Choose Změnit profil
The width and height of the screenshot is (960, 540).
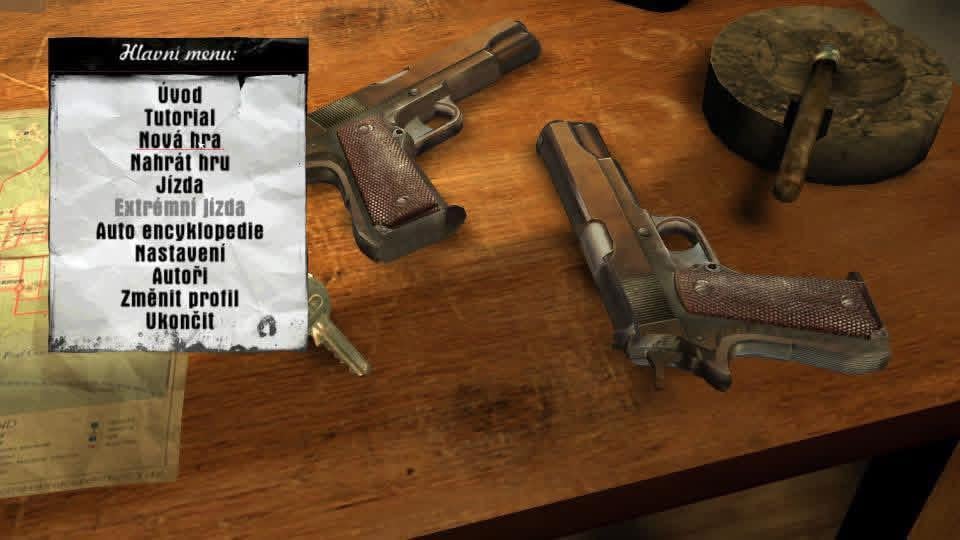(x=180, y=298)
